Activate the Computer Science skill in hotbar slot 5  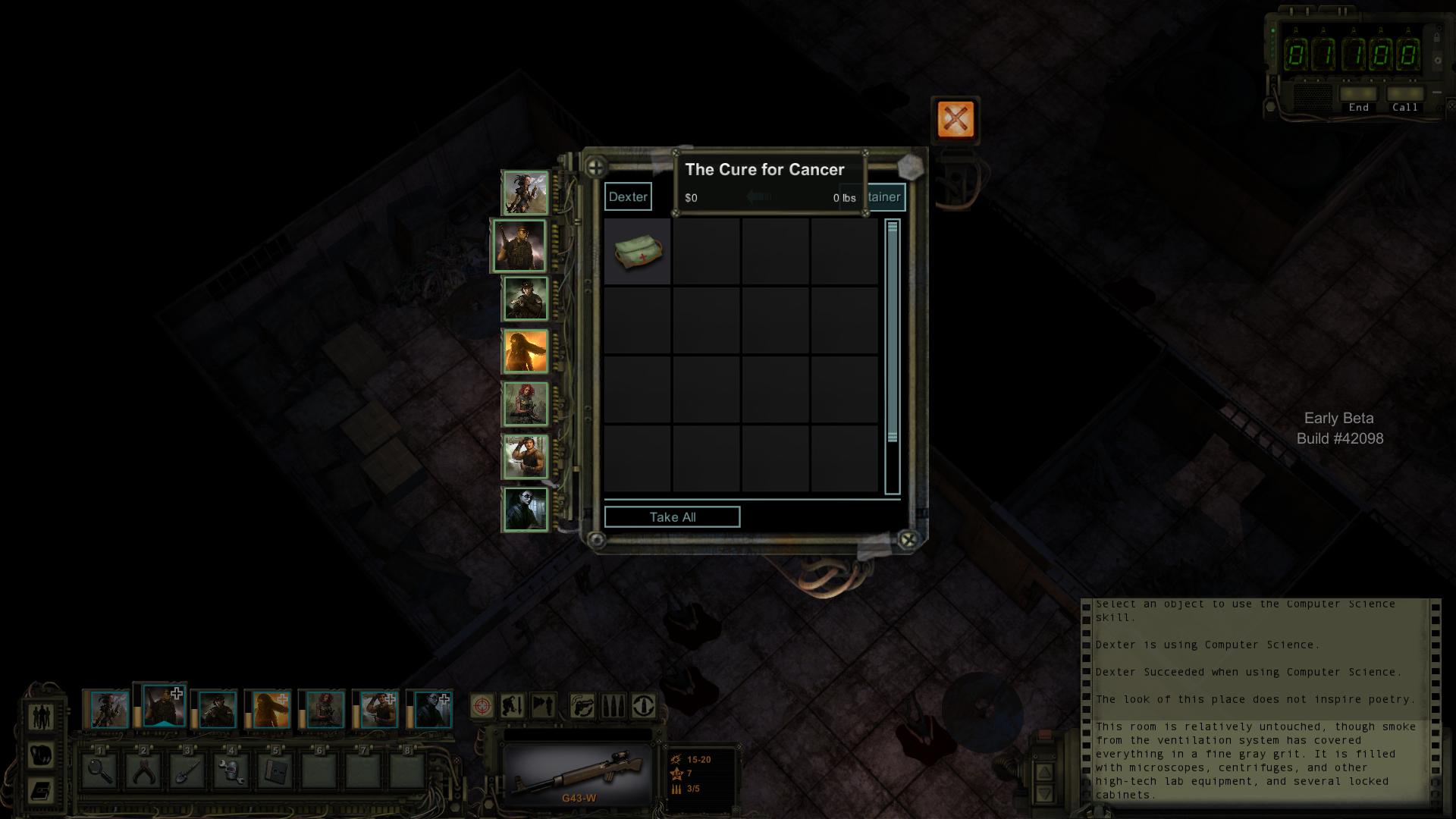275,772
